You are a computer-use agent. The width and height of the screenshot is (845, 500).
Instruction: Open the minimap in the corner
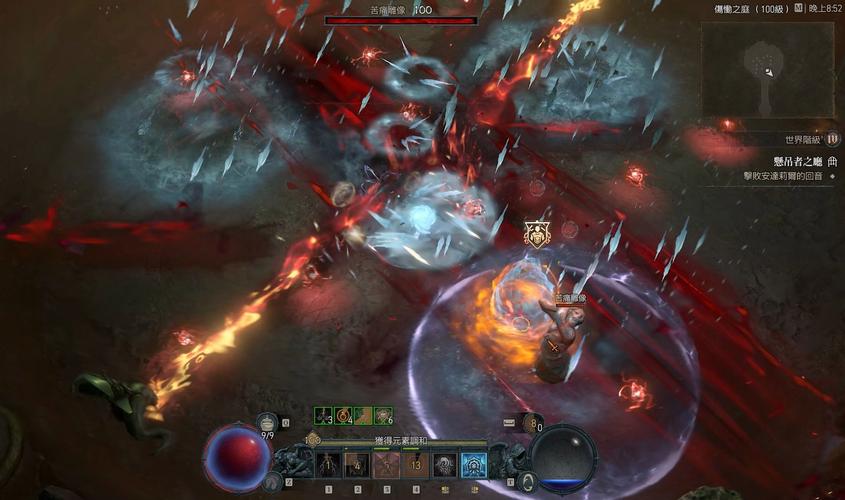[x=767, y=68]
